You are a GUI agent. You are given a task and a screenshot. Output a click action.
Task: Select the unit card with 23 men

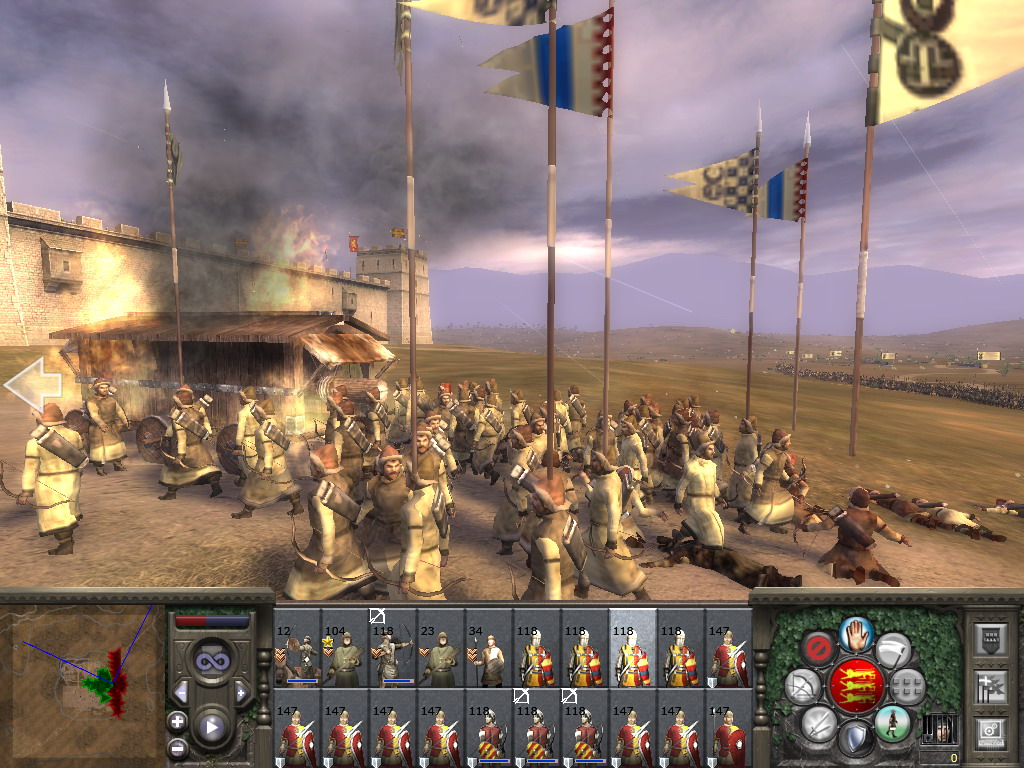coord(441,650)
